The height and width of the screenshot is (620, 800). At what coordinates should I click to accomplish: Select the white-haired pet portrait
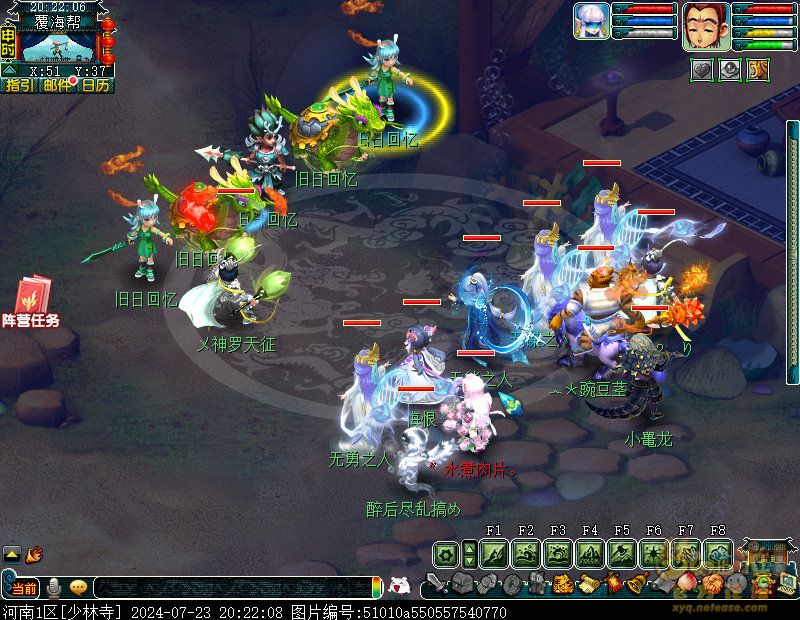[x=591, y=21]
